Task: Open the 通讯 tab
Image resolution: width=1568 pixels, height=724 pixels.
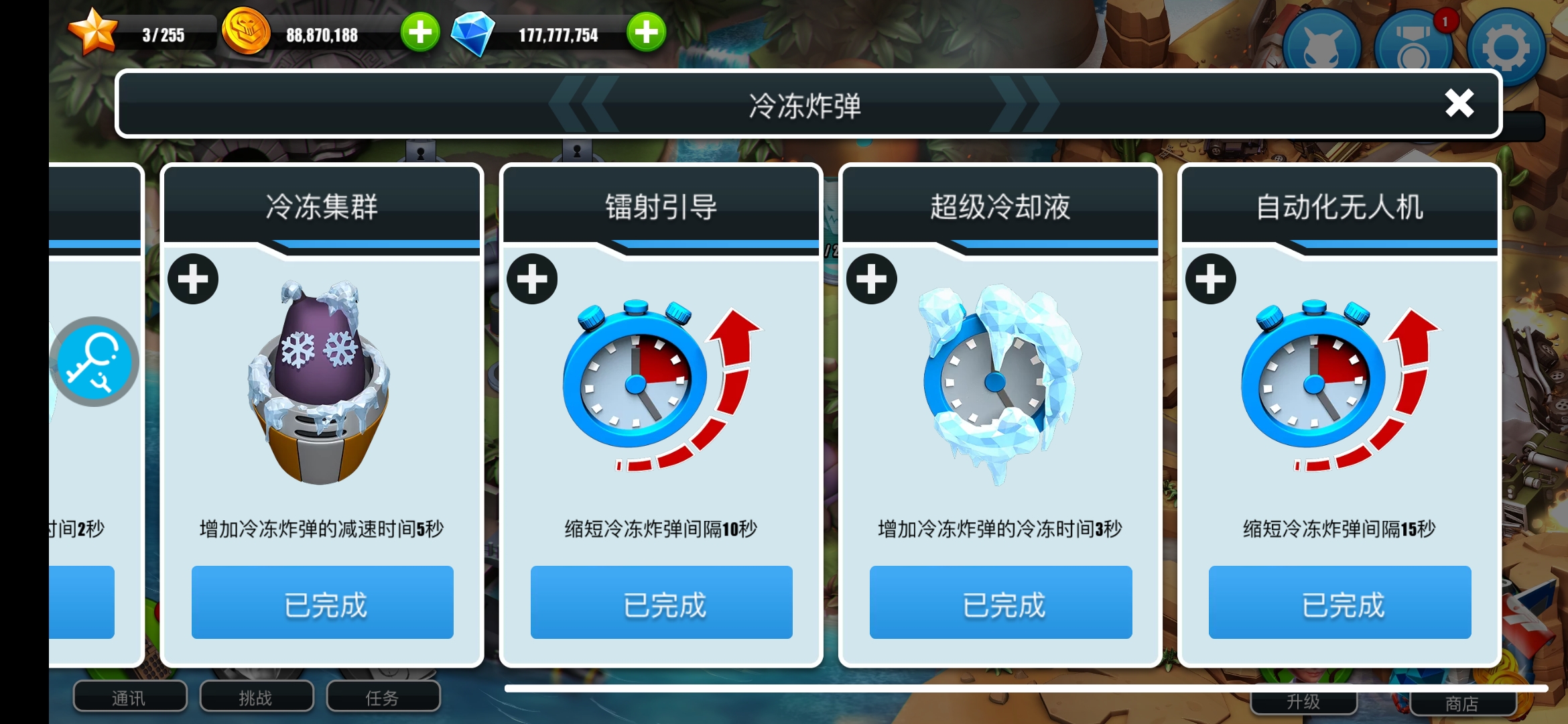Action: (129, 697)
